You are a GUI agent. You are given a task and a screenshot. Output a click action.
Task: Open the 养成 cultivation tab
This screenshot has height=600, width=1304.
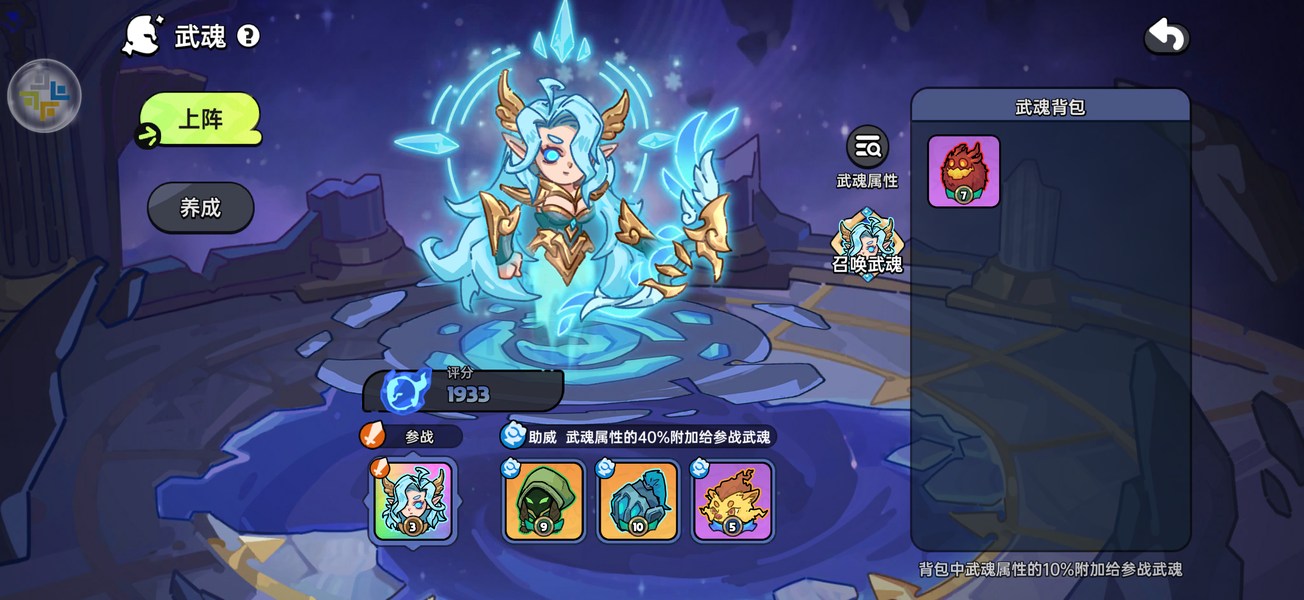click(x=201, y=207)
